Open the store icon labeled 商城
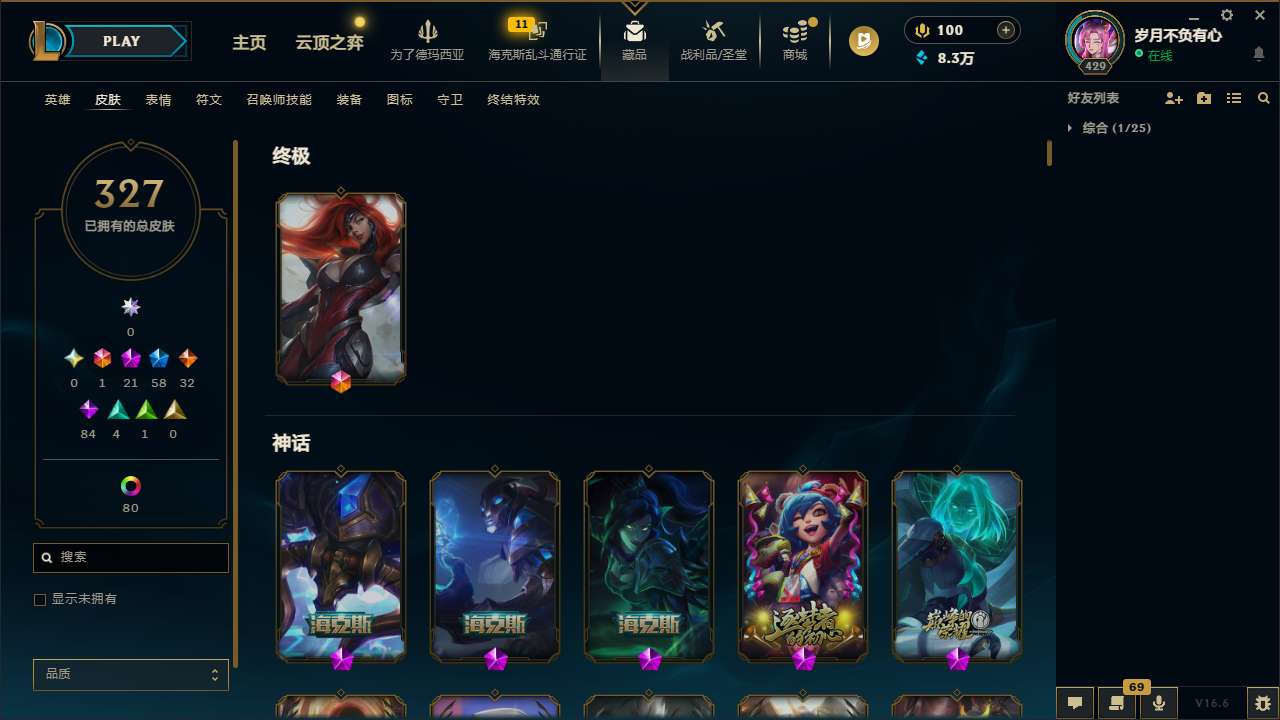This screenshot has height=720, width=1280. click(795, 36)
